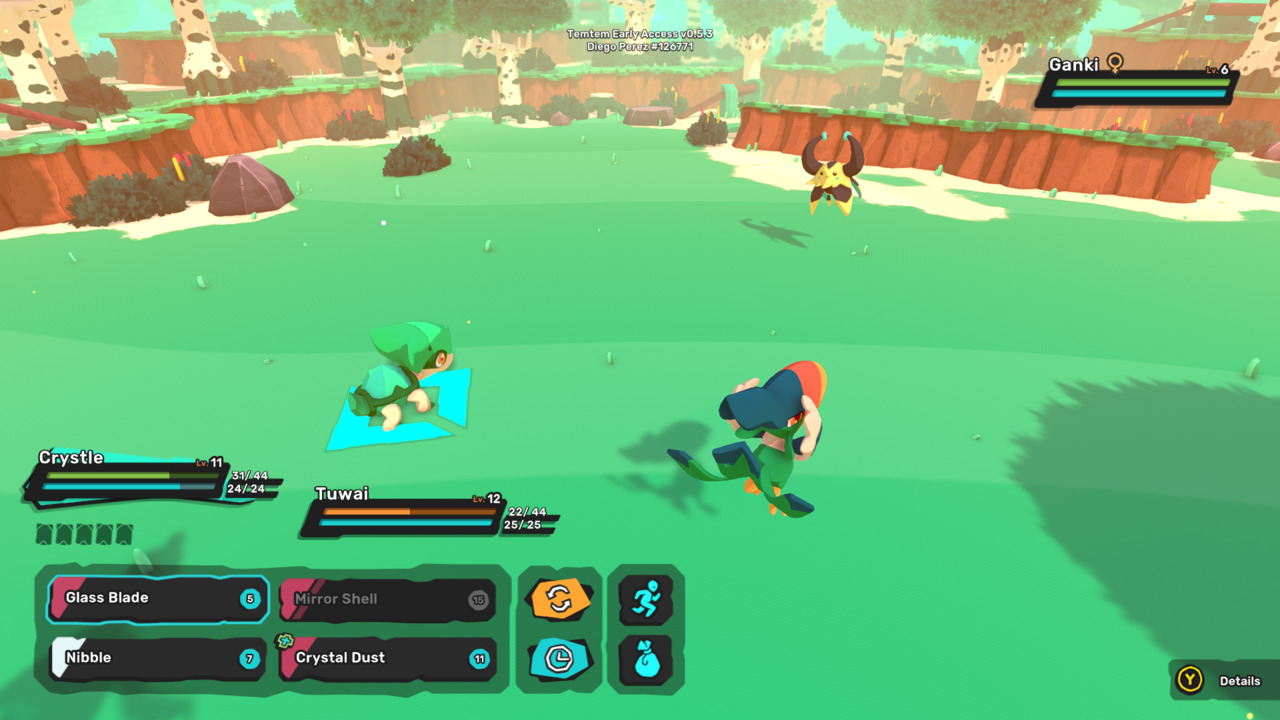Choose the Crystal Dust technique
The height and width of the screenshot is (720, 1280).
(x=388, y=658)
